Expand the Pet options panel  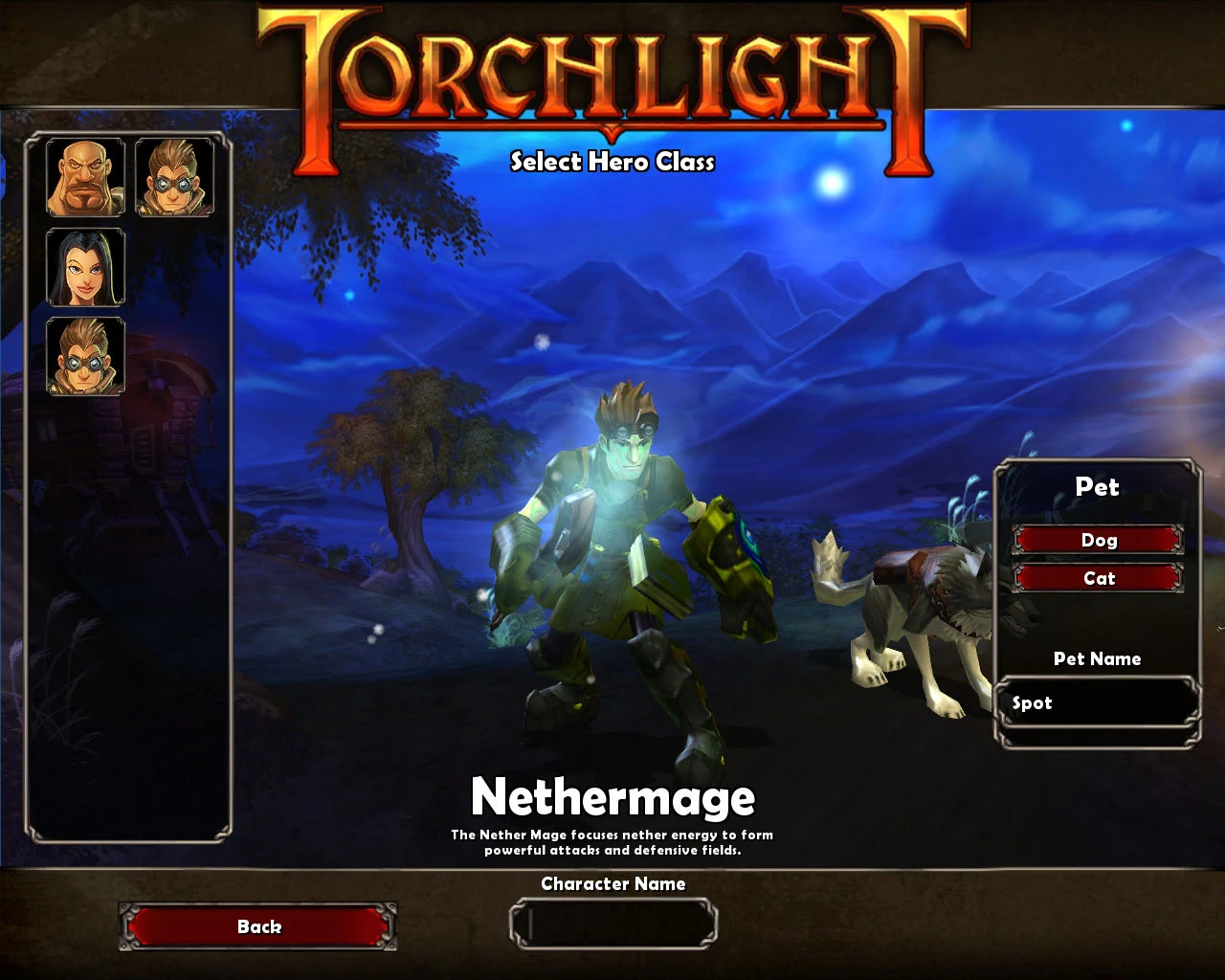click(x=1098, y=487)
